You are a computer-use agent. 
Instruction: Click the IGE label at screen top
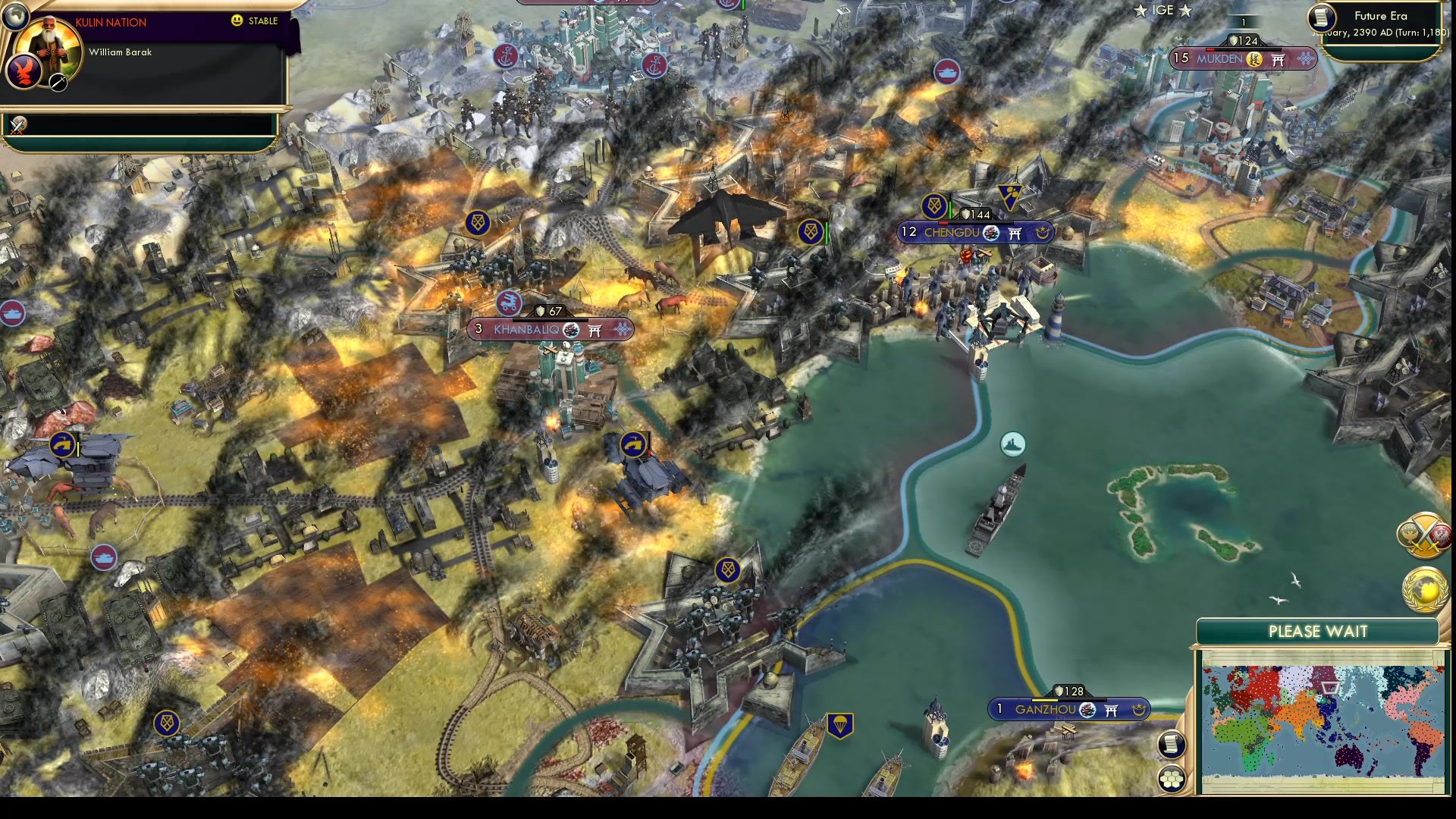click(x=1163, y=11)
